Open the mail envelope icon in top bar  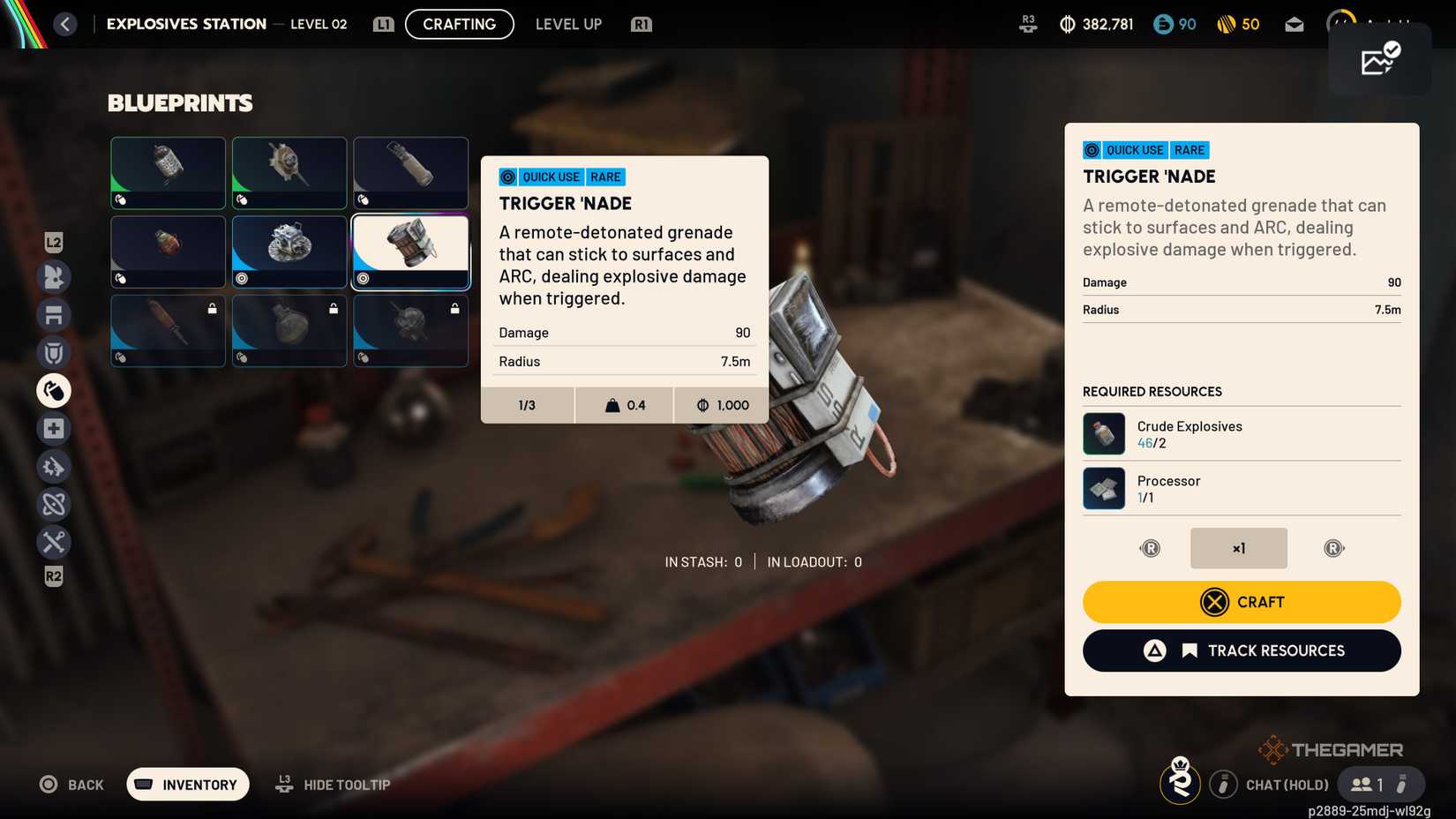(1294, 24)
